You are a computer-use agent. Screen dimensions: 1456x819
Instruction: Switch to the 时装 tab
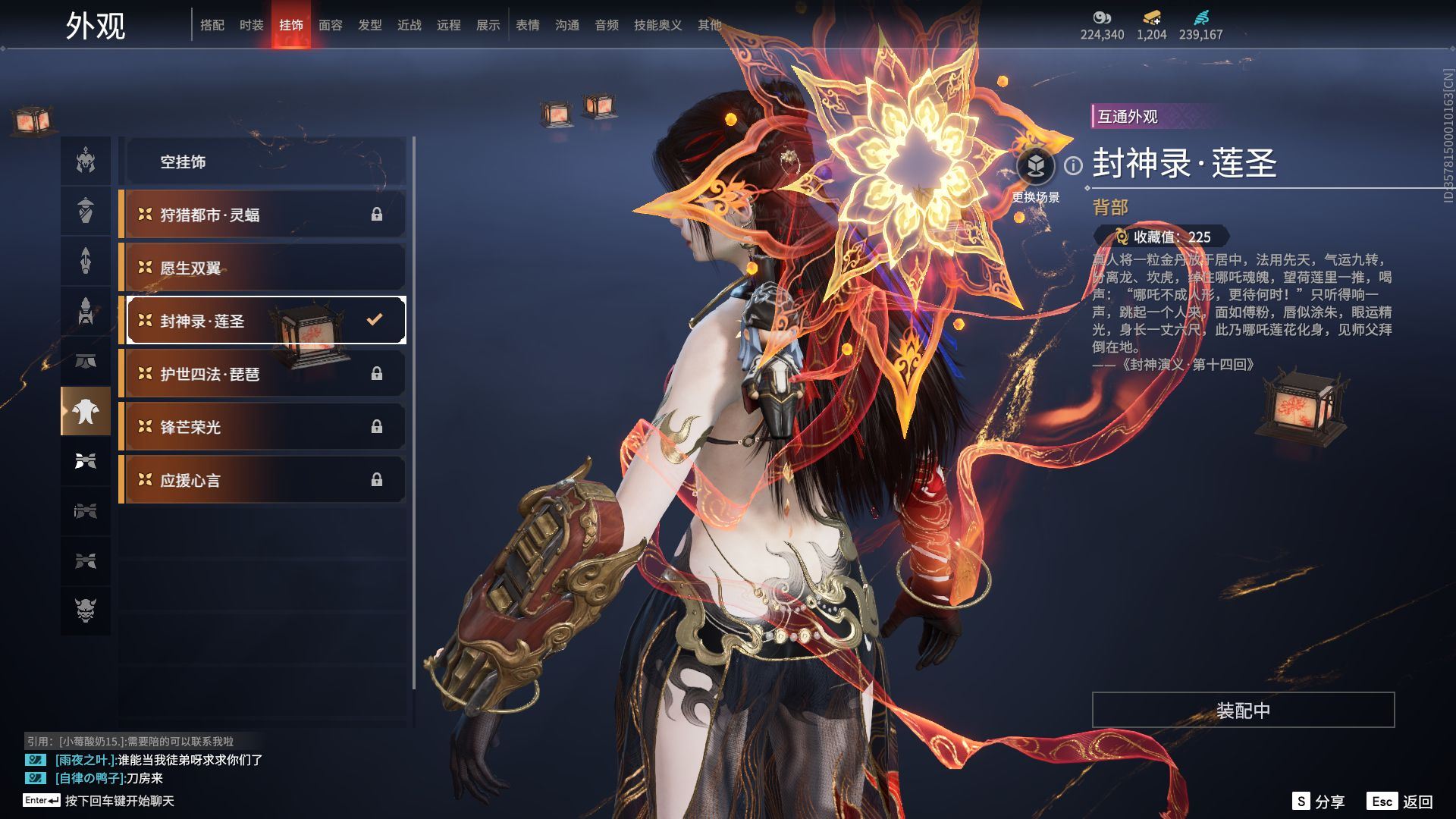[251, 25]
